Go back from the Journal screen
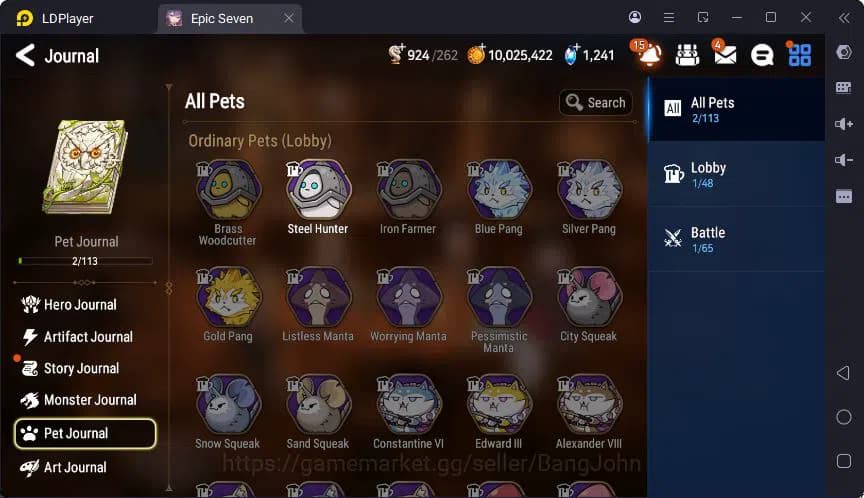Viewport: 864px width, 498px height. 25,56
